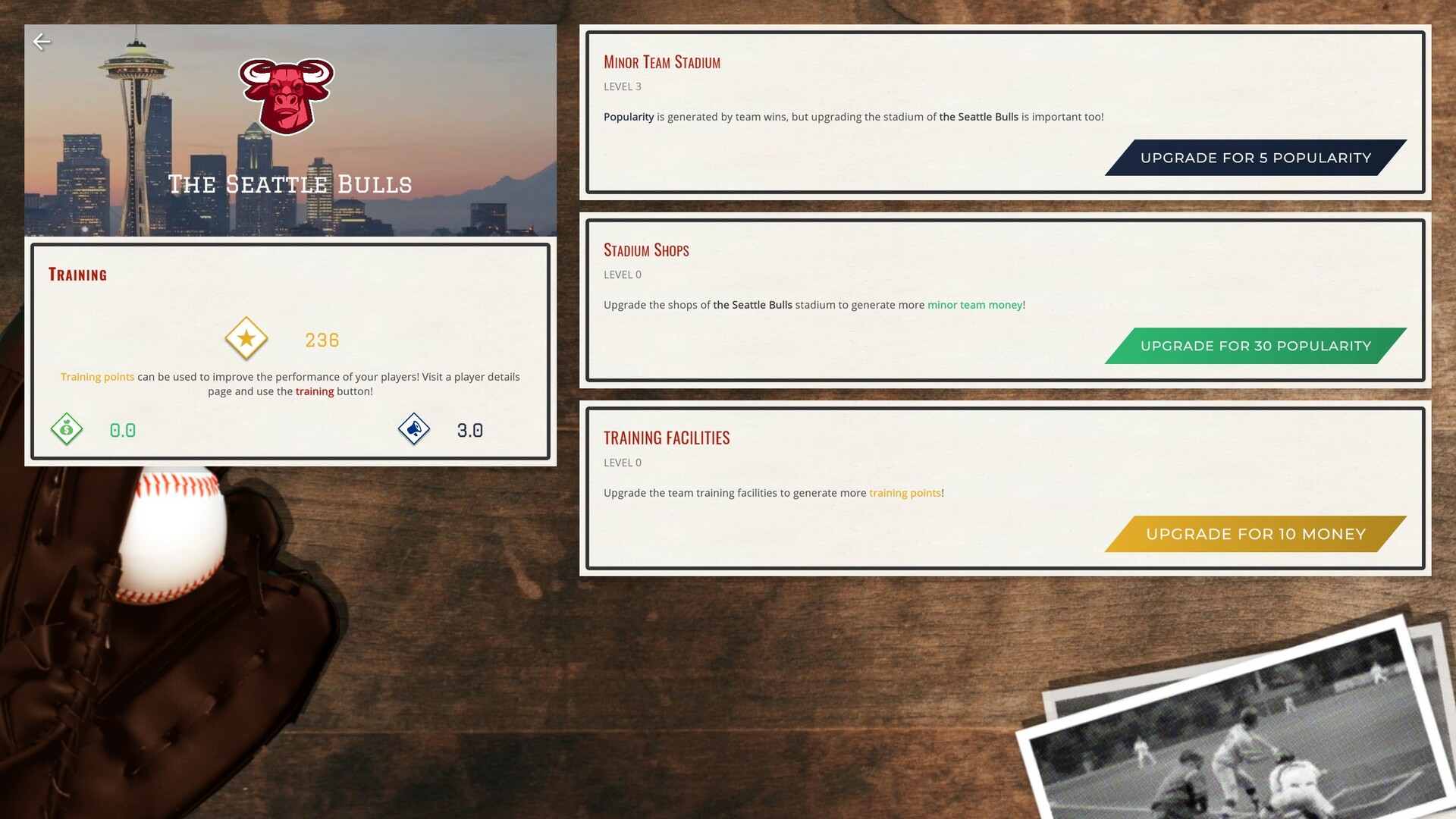
Task: Click the training points orange link
Action: [905, 493]
